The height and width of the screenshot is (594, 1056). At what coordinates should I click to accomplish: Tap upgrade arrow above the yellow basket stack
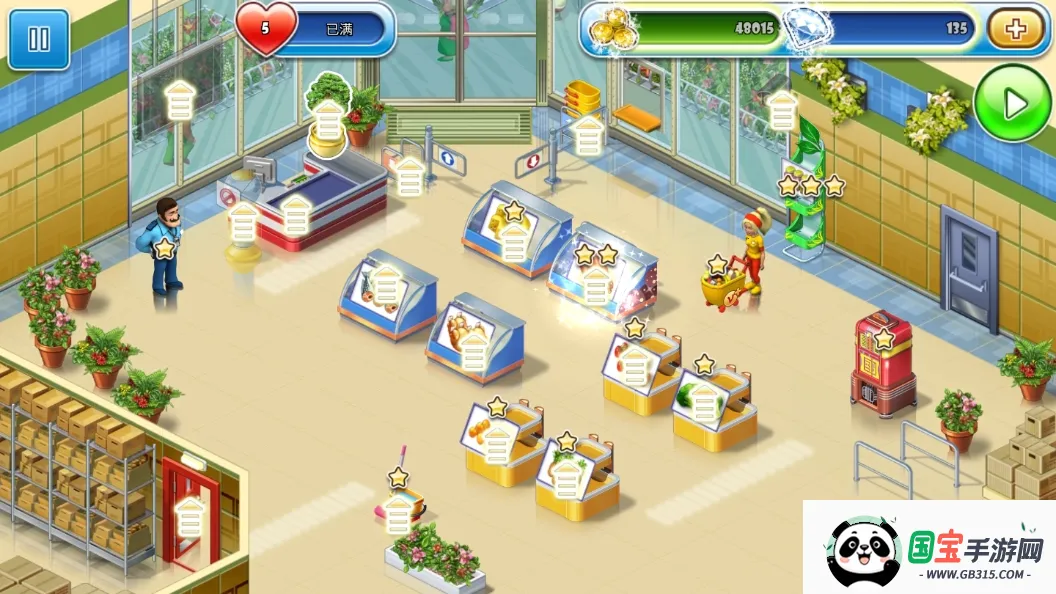tap(589, 135)
